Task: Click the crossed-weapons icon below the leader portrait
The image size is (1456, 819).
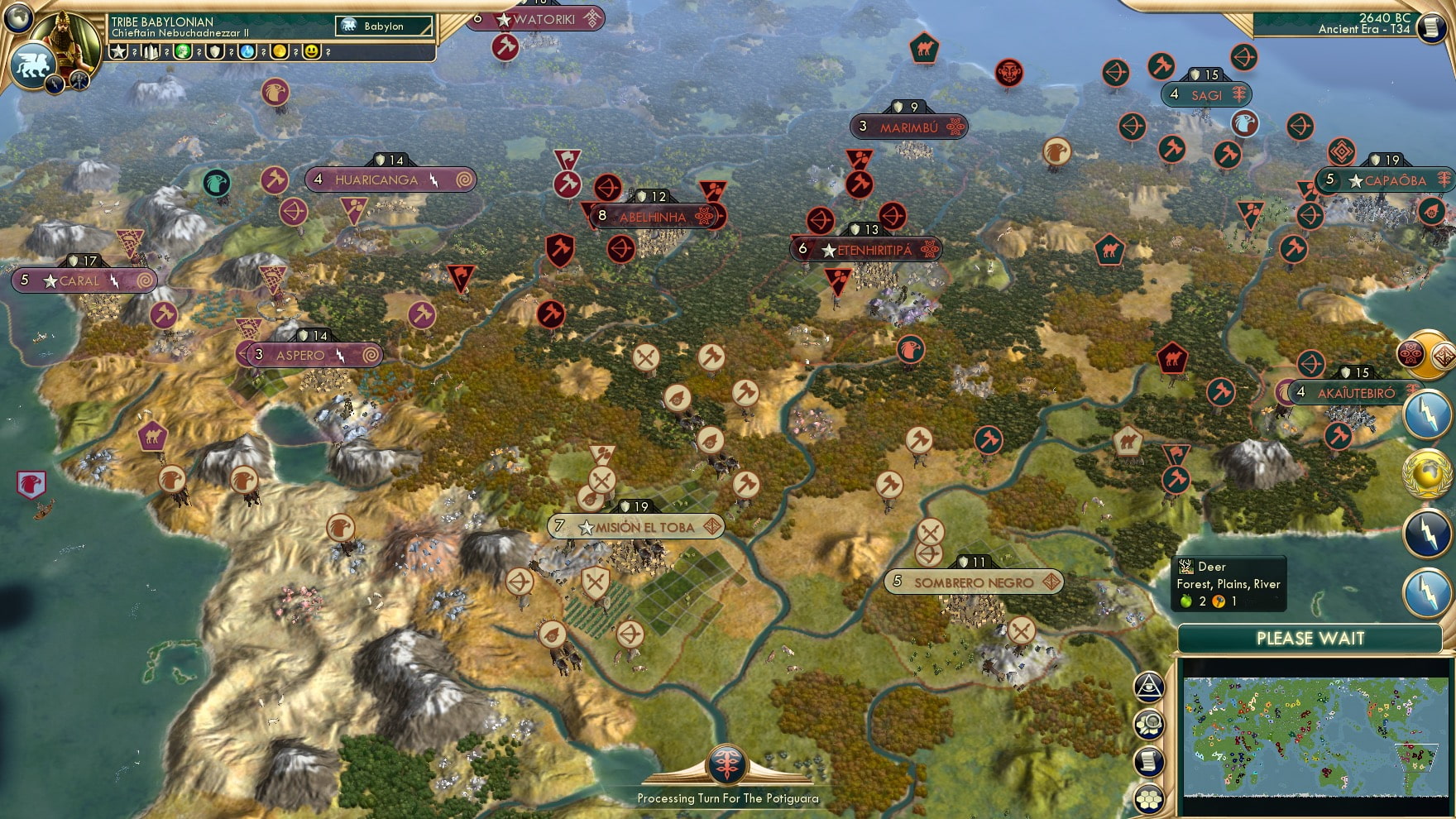Action: click(x=79, y=81)
